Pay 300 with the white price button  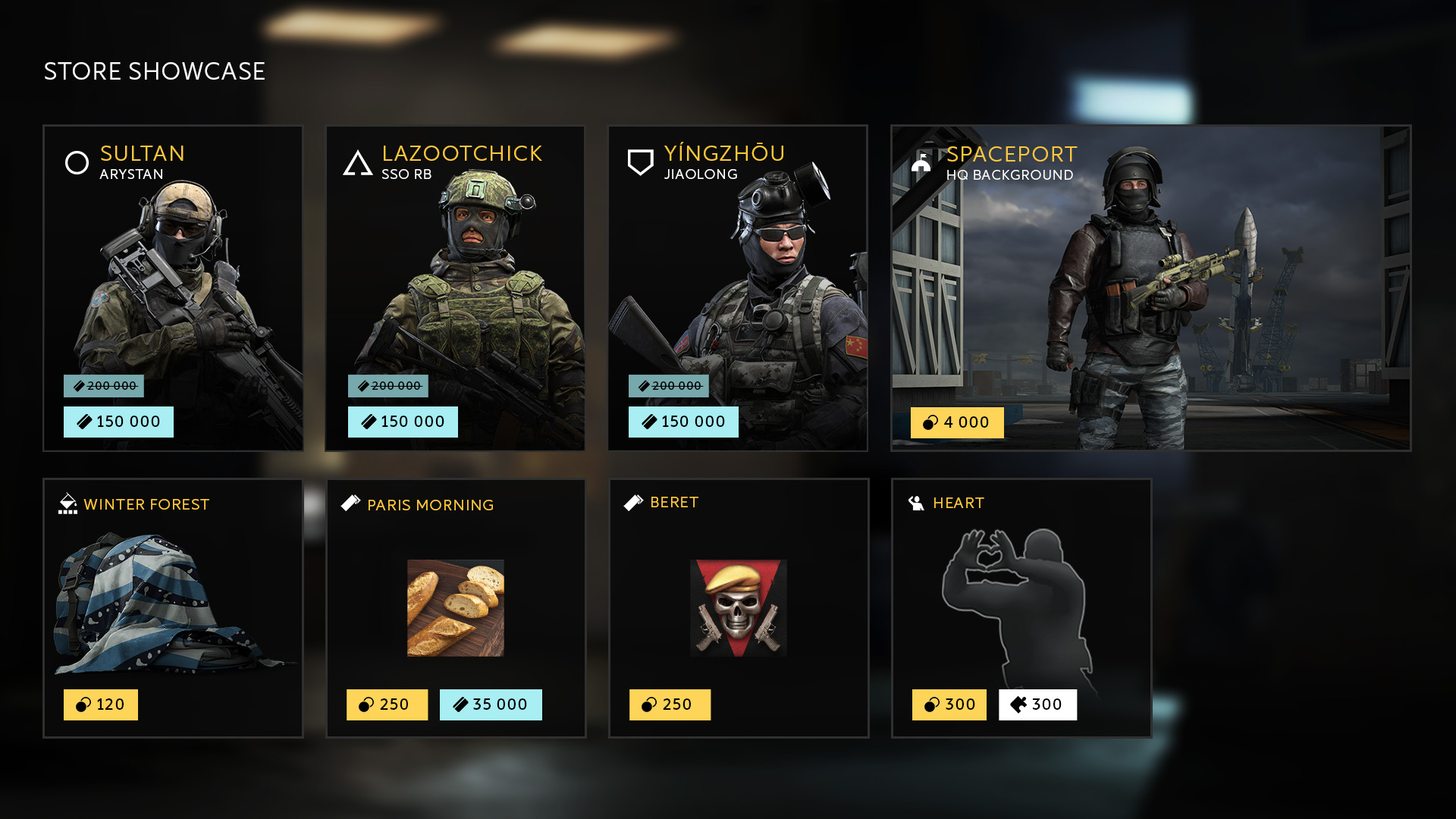pos(1037,704)
